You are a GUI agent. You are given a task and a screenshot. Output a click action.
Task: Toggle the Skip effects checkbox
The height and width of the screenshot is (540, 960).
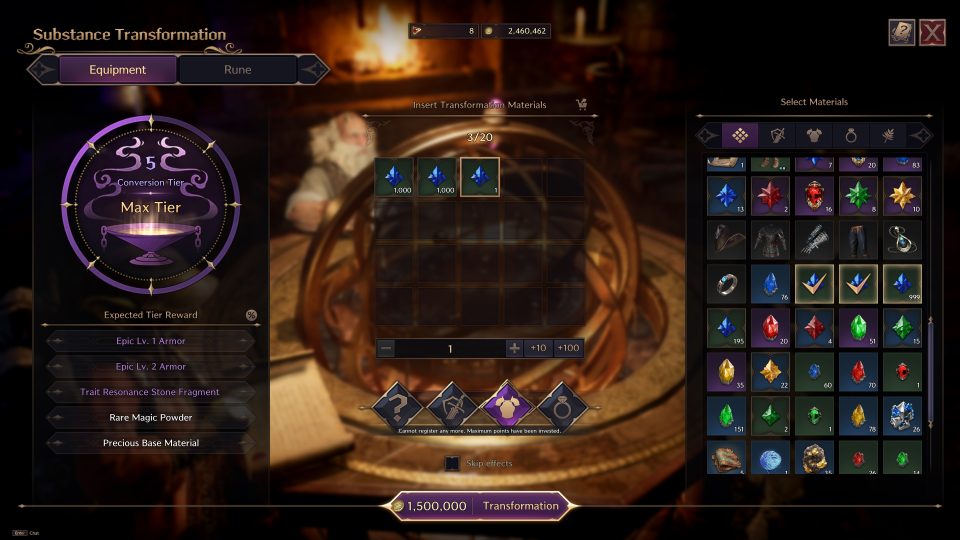coord(452,464)
